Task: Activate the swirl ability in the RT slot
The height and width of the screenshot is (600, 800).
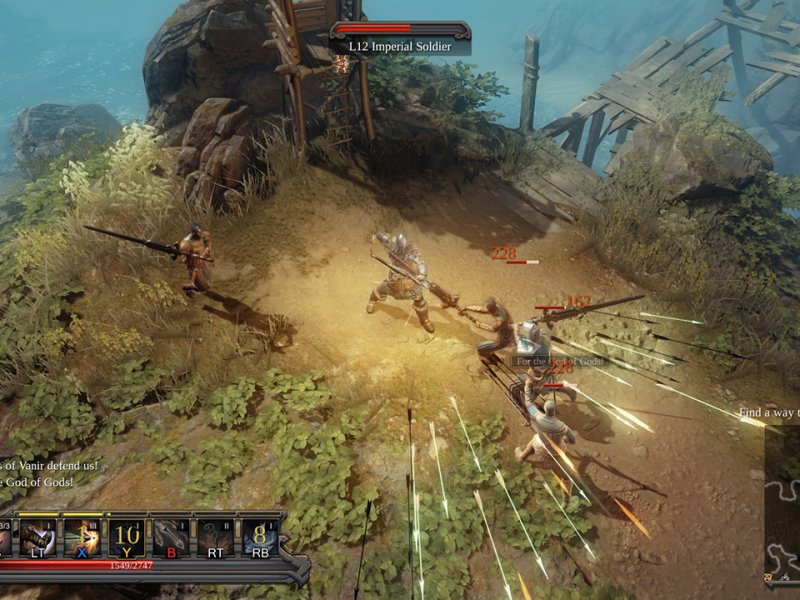Action: (x=214, y=537)
